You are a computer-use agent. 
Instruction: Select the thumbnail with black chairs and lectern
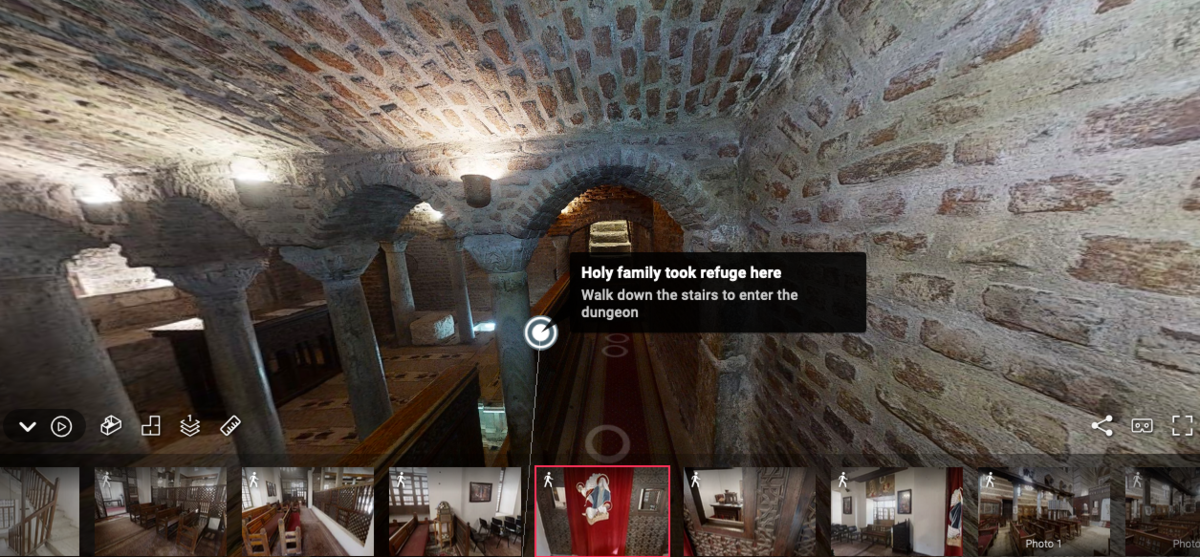click(455, 511)
